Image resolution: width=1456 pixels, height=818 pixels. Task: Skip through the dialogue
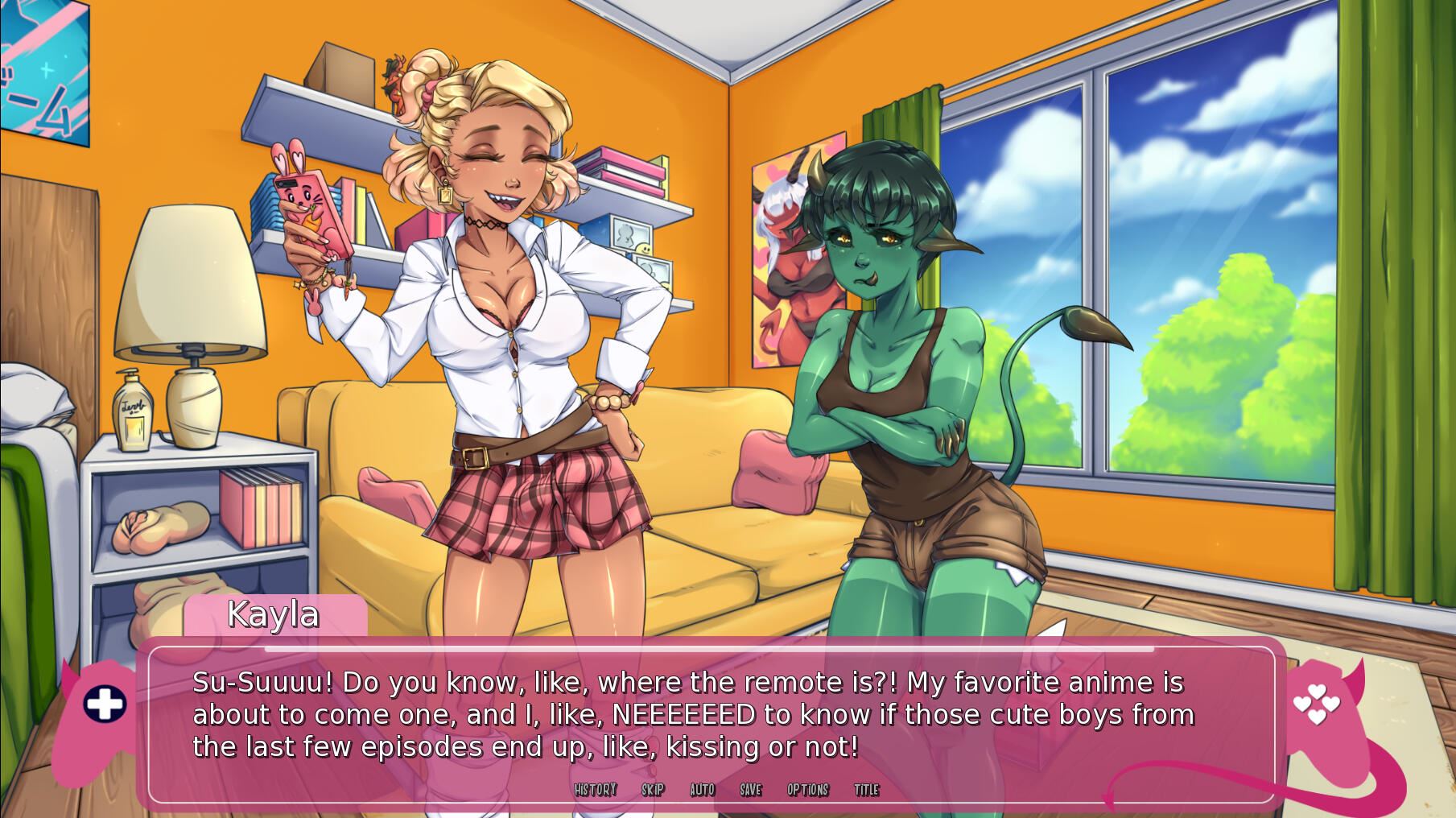click(x=653, y=790)
